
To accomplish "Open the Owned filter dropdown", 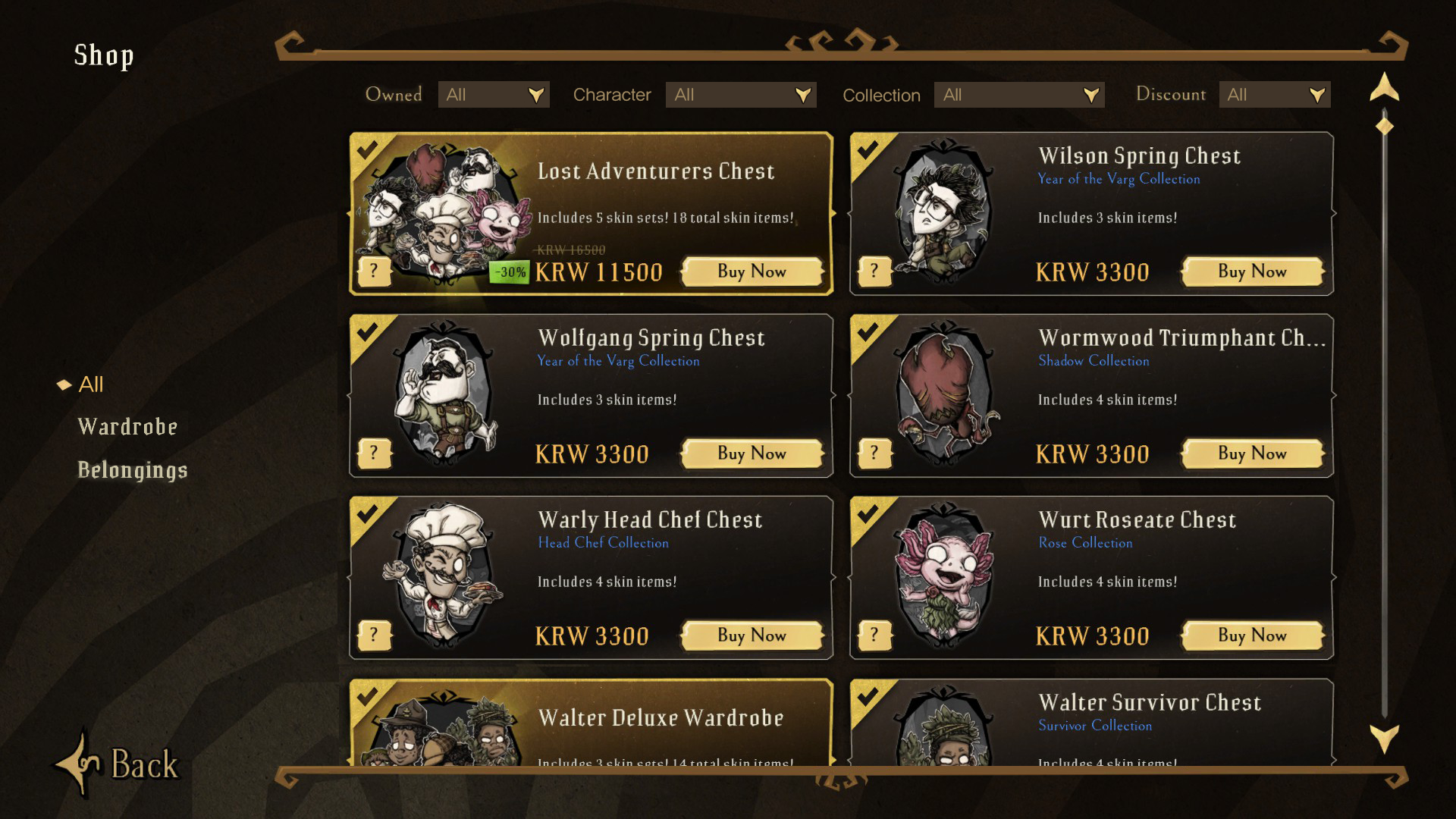I will point(494,94).
